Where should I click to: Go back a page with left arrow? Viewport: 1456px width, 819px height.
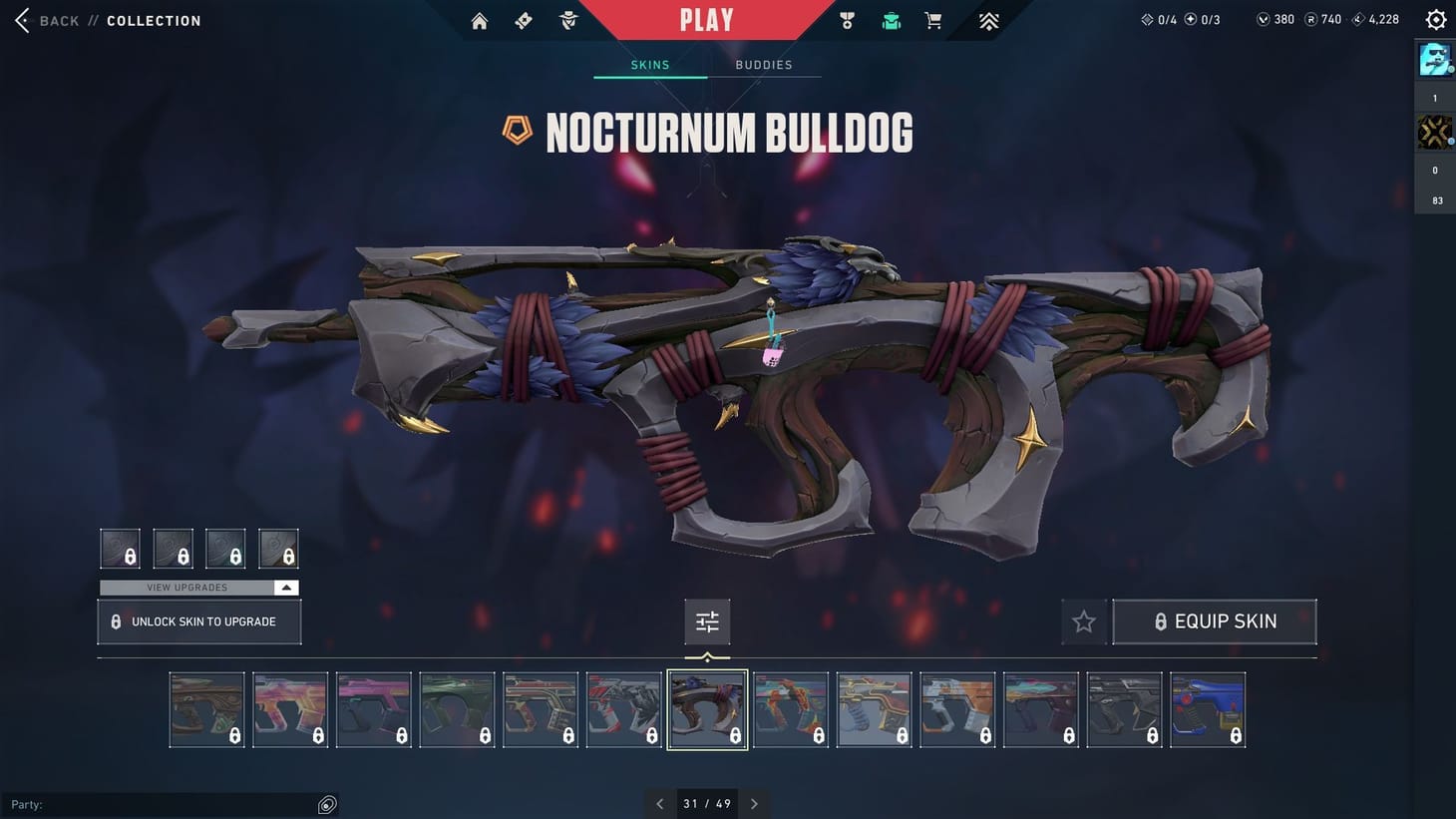pyautogui.click(x=660, y=803)
